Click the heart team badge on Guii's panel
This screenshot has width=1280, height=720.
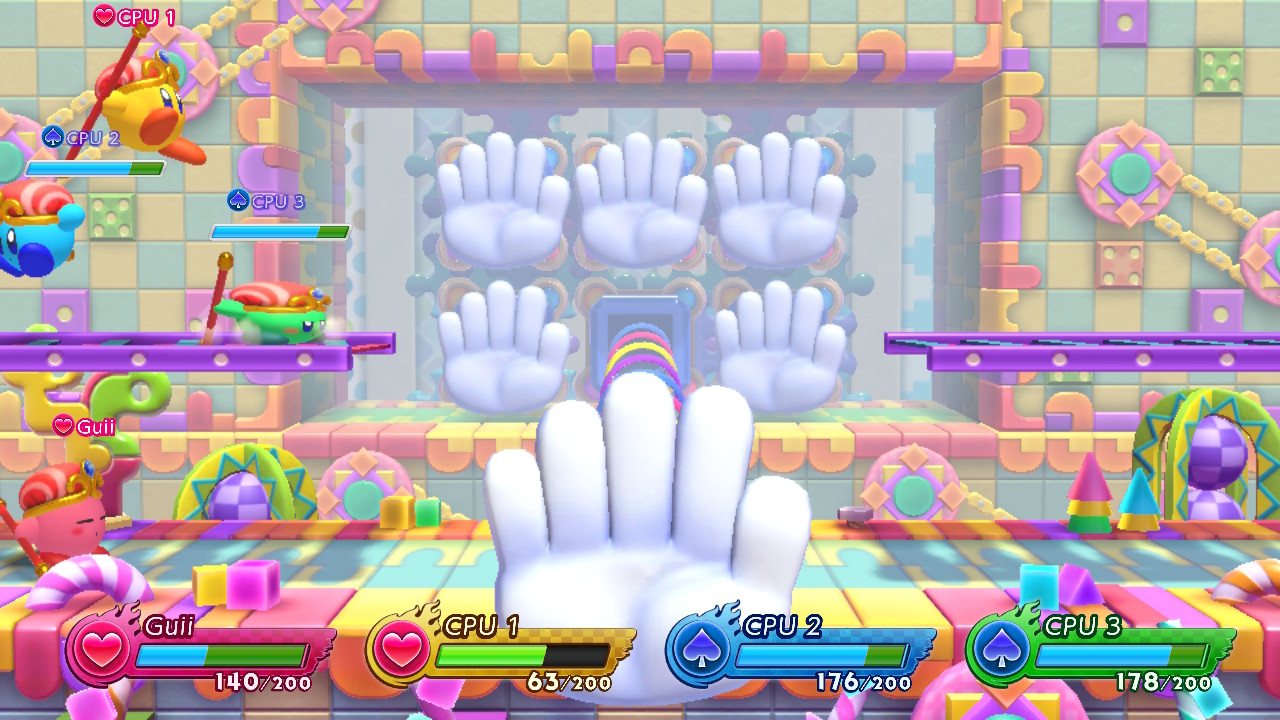[x=100, y=650]
